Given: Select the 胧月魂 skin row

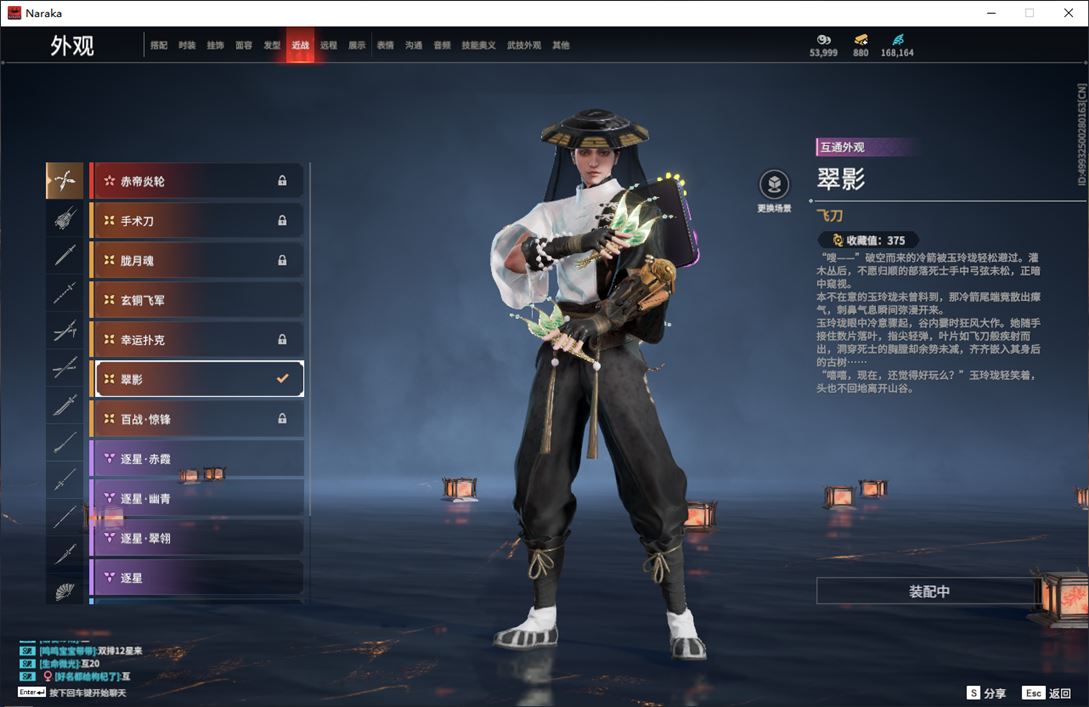Looking at the screenshot, I should click(x=197, y=261).
